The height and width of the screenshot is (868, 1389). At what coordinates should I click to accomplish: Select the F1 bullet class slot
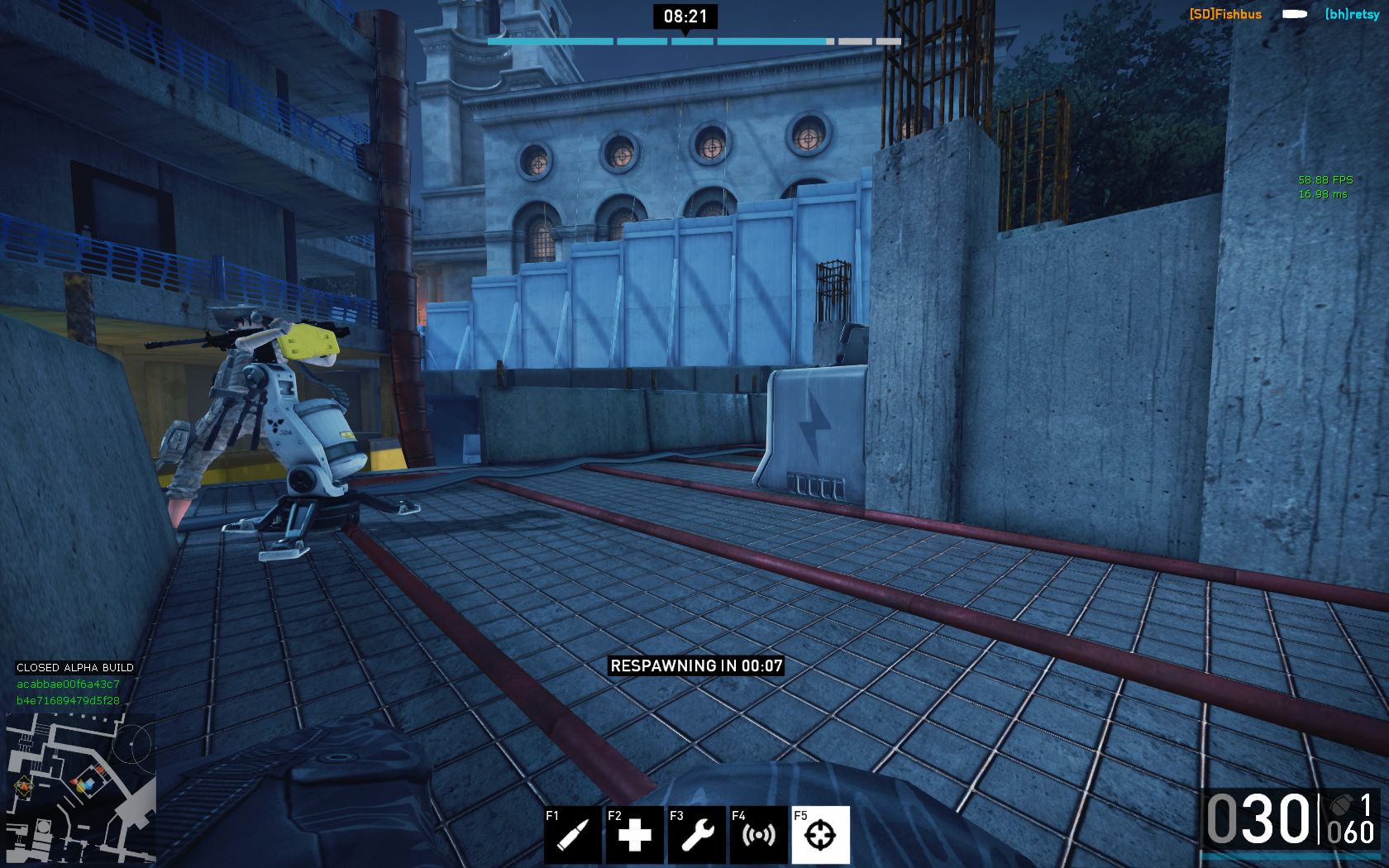click(572, 835)
